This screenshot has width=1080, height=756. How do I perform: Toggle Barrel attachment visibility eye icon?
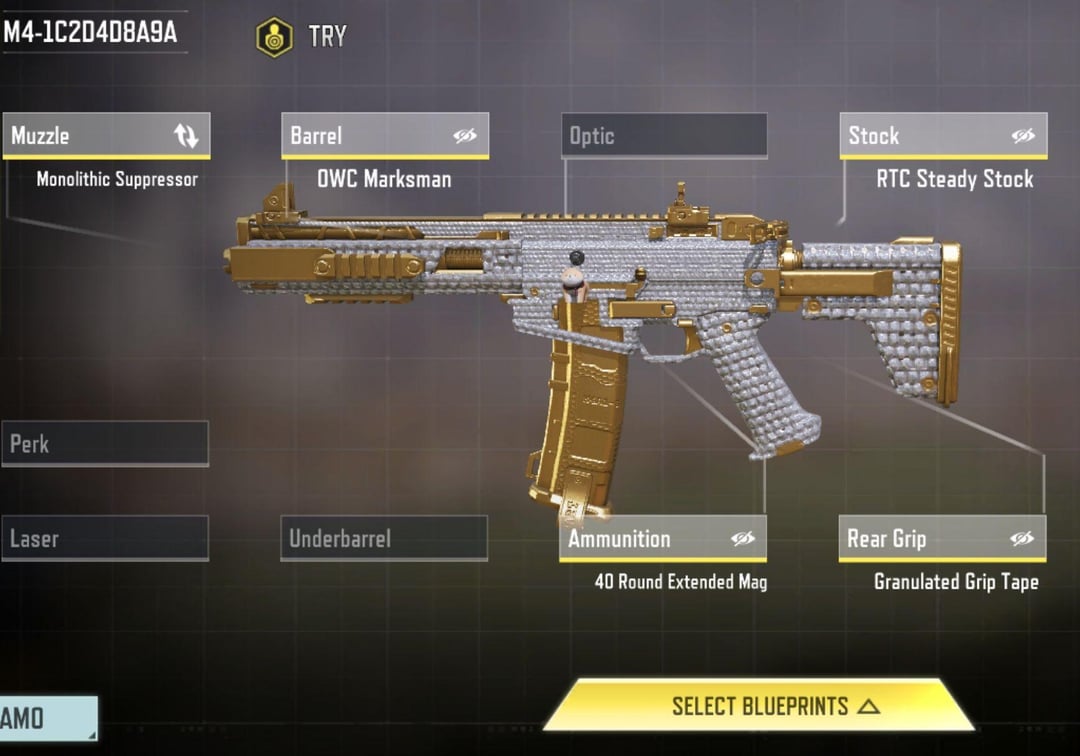465,136
